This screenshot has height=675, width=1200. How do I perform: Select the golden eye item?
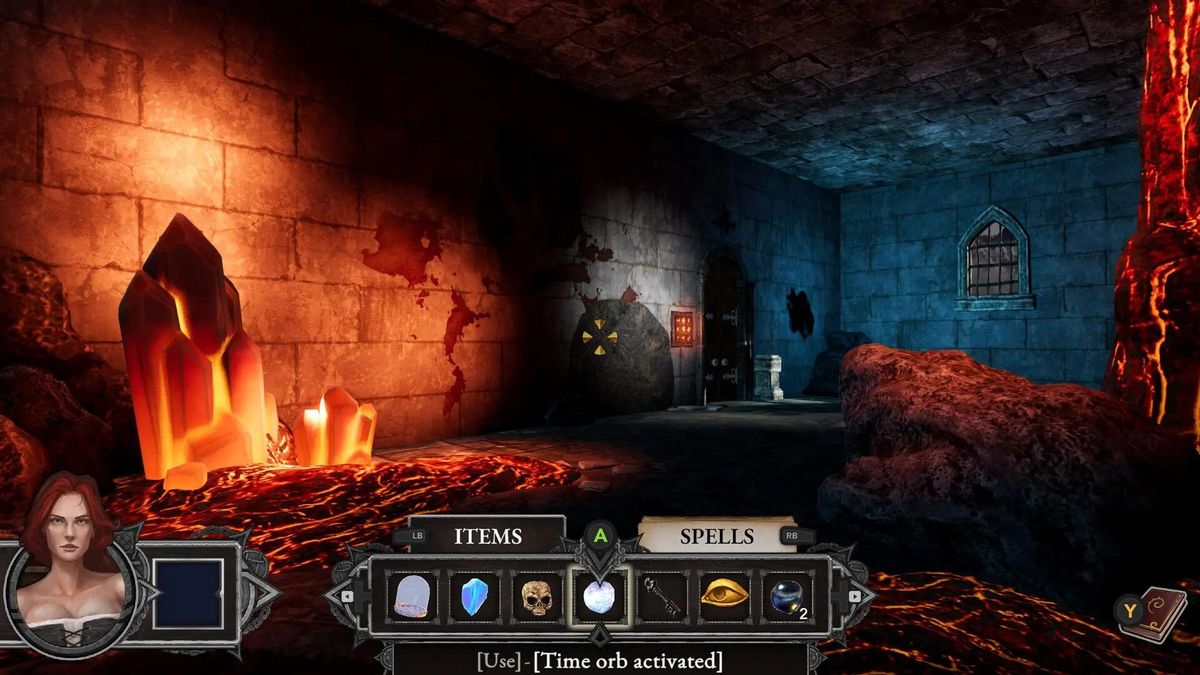(x=725, y=597)
